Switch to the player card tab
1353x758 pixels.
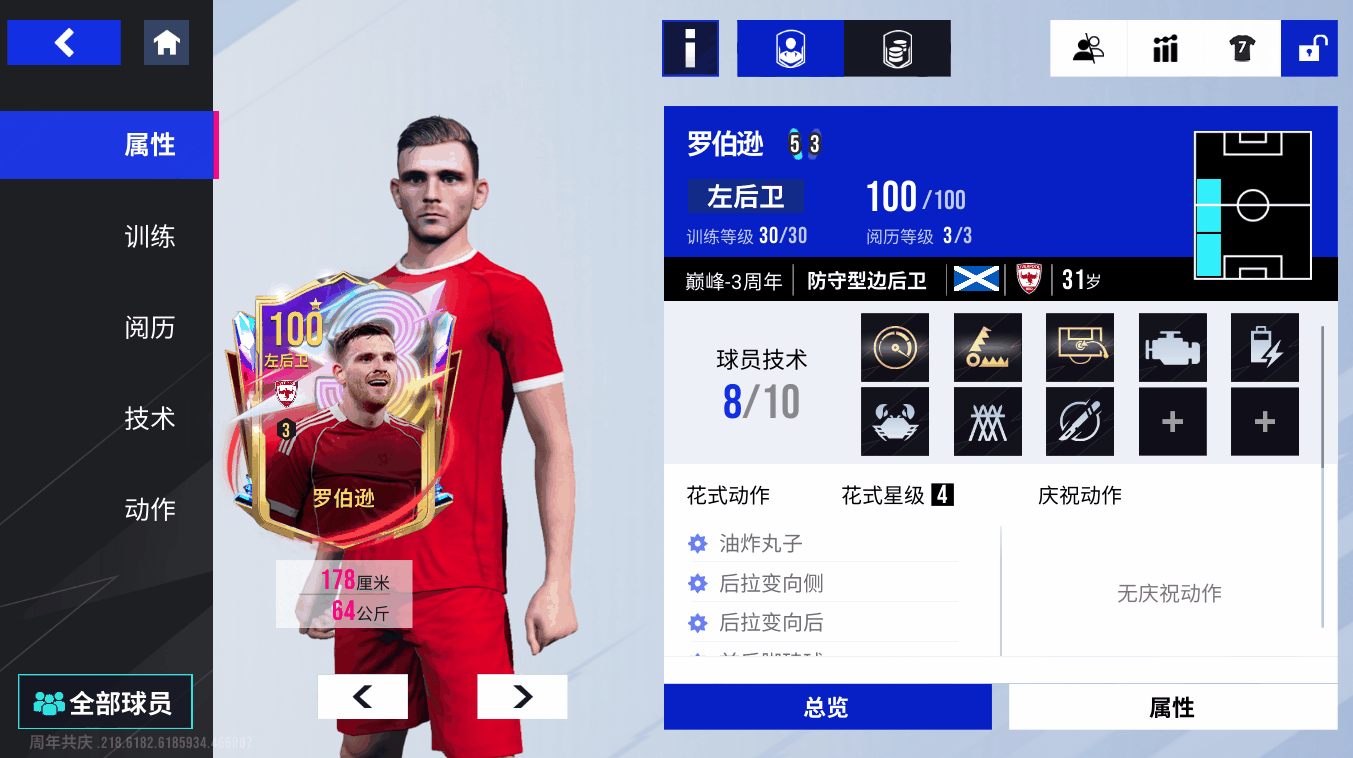pyautogui.click(x=790, y=48)
